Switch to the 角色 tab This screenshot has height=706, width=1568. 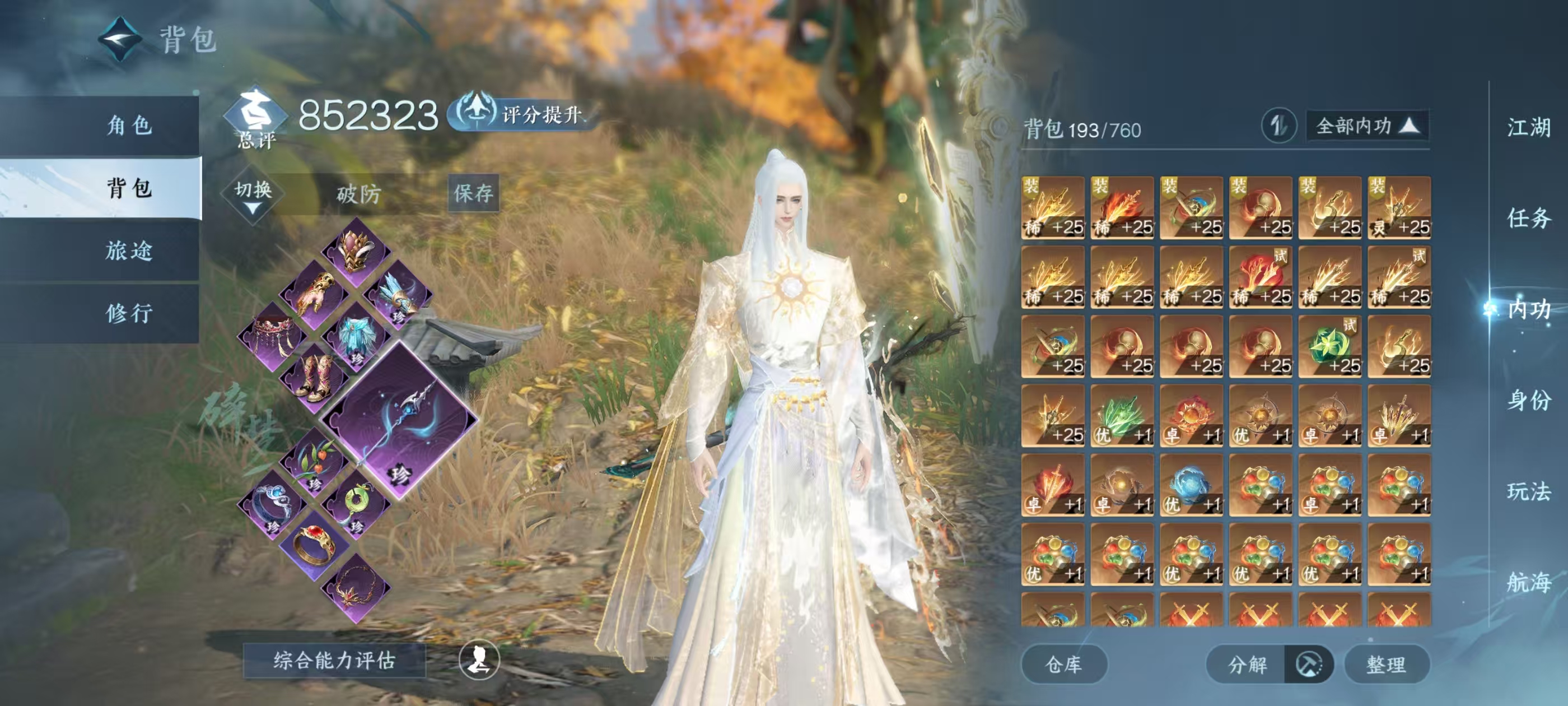(x=128, y=126)
